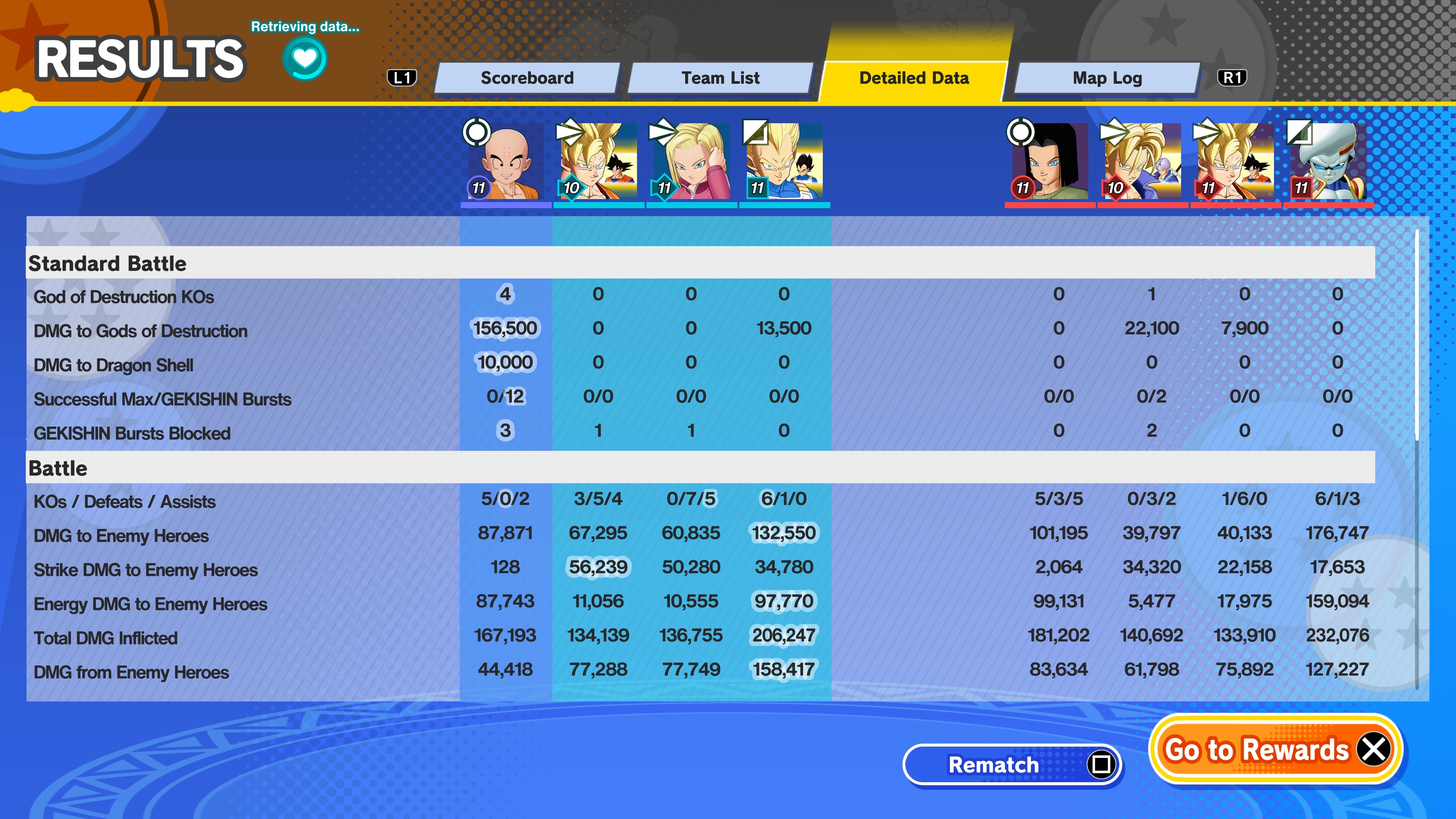Click the detailed data vertical scrollbar

[1417, 334]
